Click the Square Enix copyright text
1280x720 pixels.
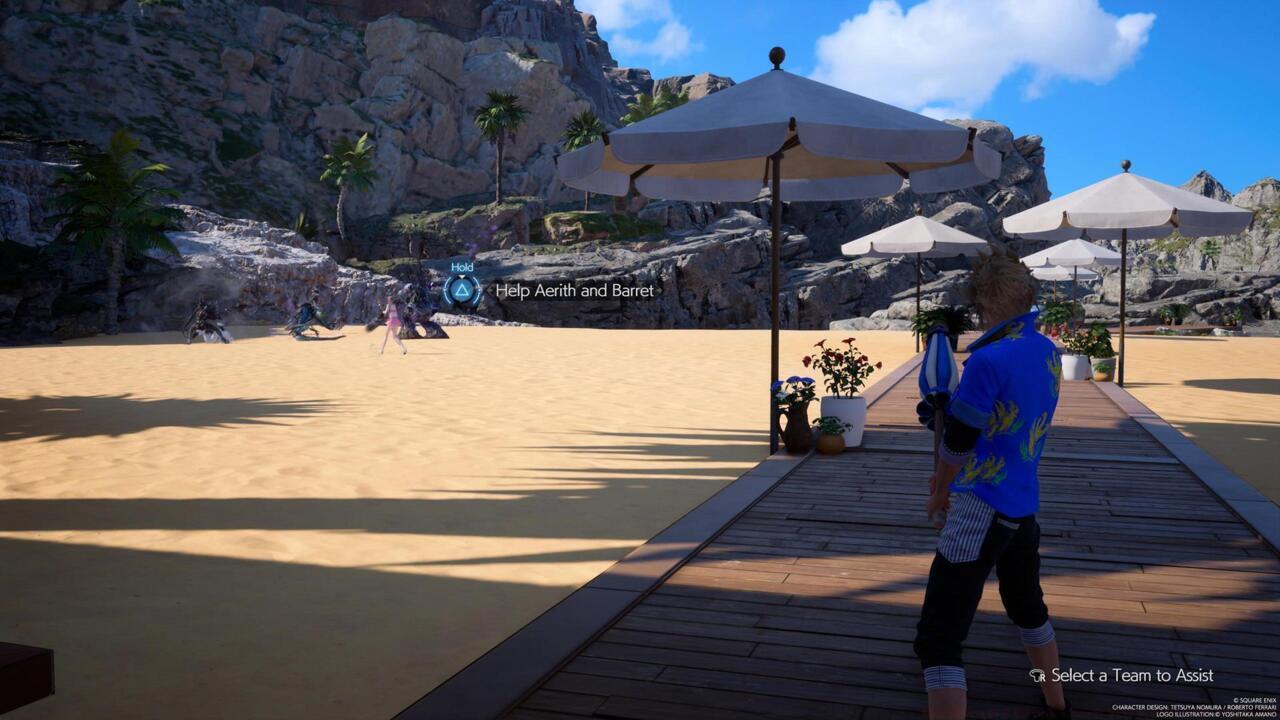1253,700
